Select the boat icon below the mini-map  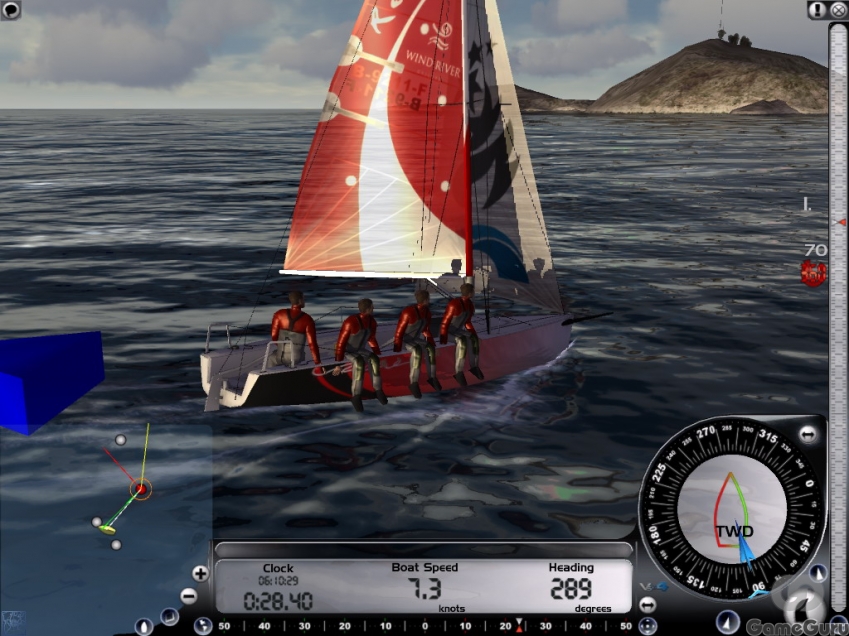[x=143, y=627]
